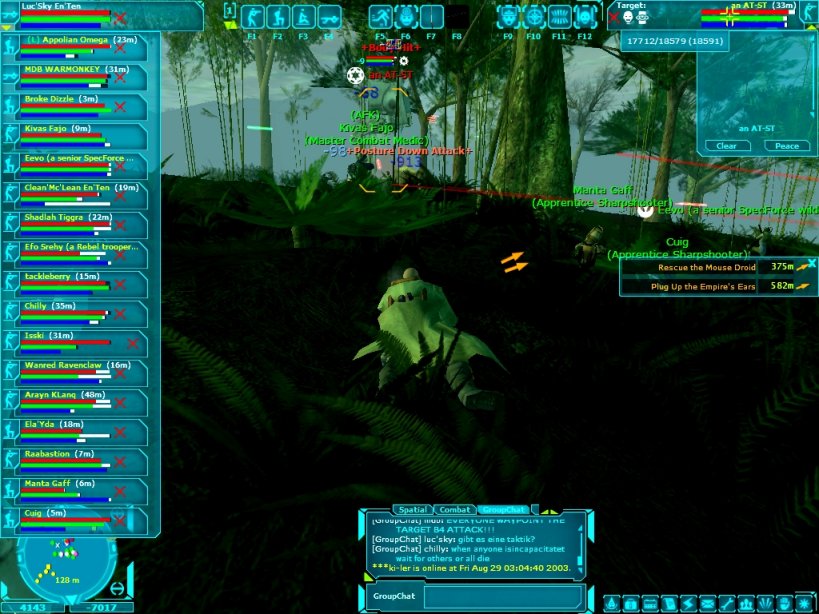The width and height of the screenshot is (819, 614).
Task: Switch to the Spatial chat tab
Action: [x=413, y=510]
